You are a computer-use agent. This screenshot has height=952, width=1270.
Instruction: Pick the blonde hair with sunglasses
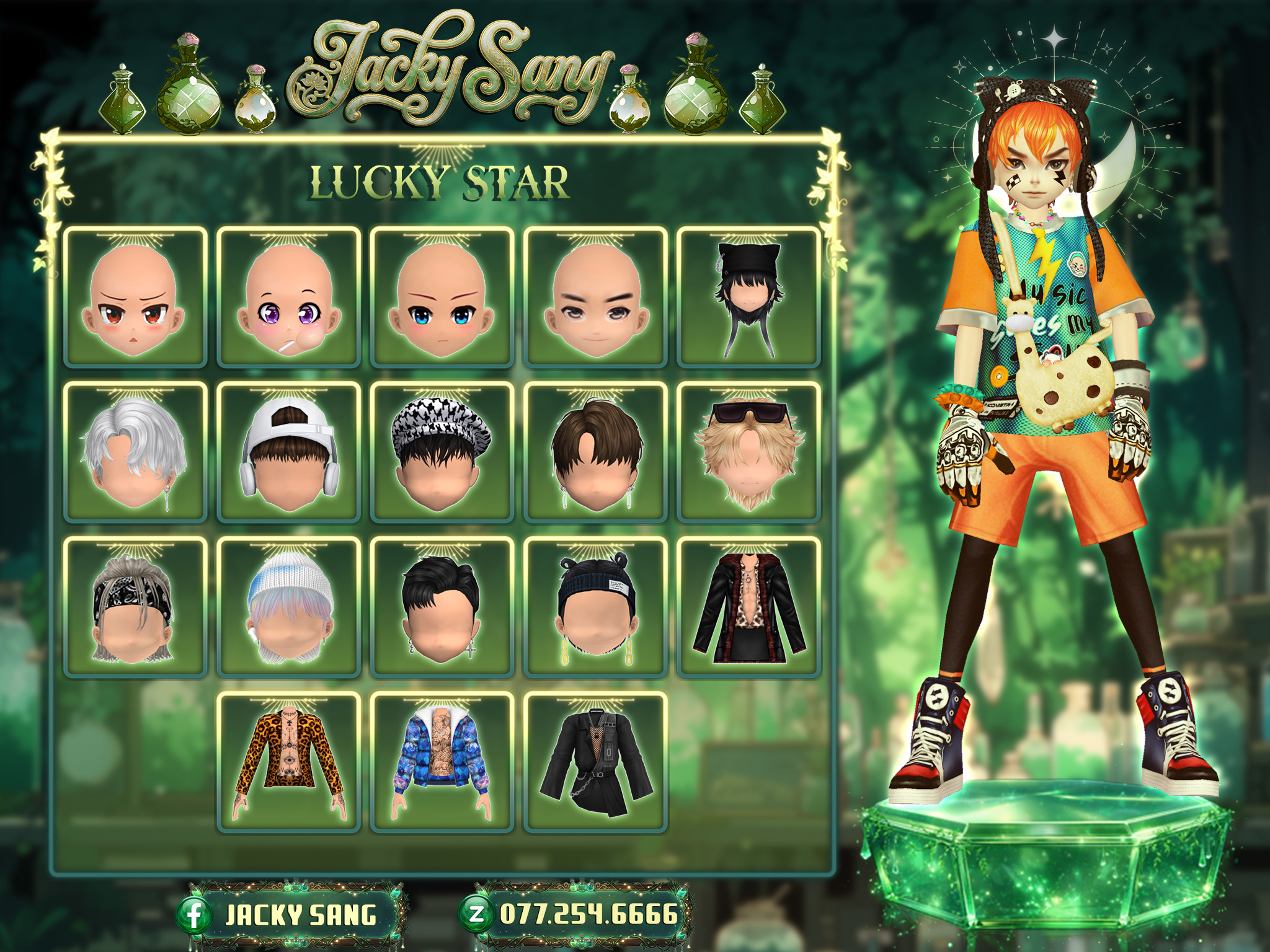tap(748, 452)
